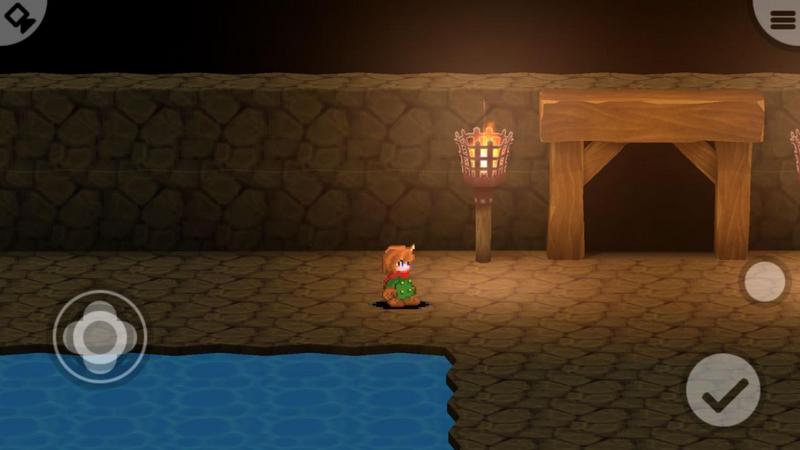Image resolution: width=800 pixels, height=450 pixels.
Task: Open the hamburger menu button
Action: tap(781, 19)
